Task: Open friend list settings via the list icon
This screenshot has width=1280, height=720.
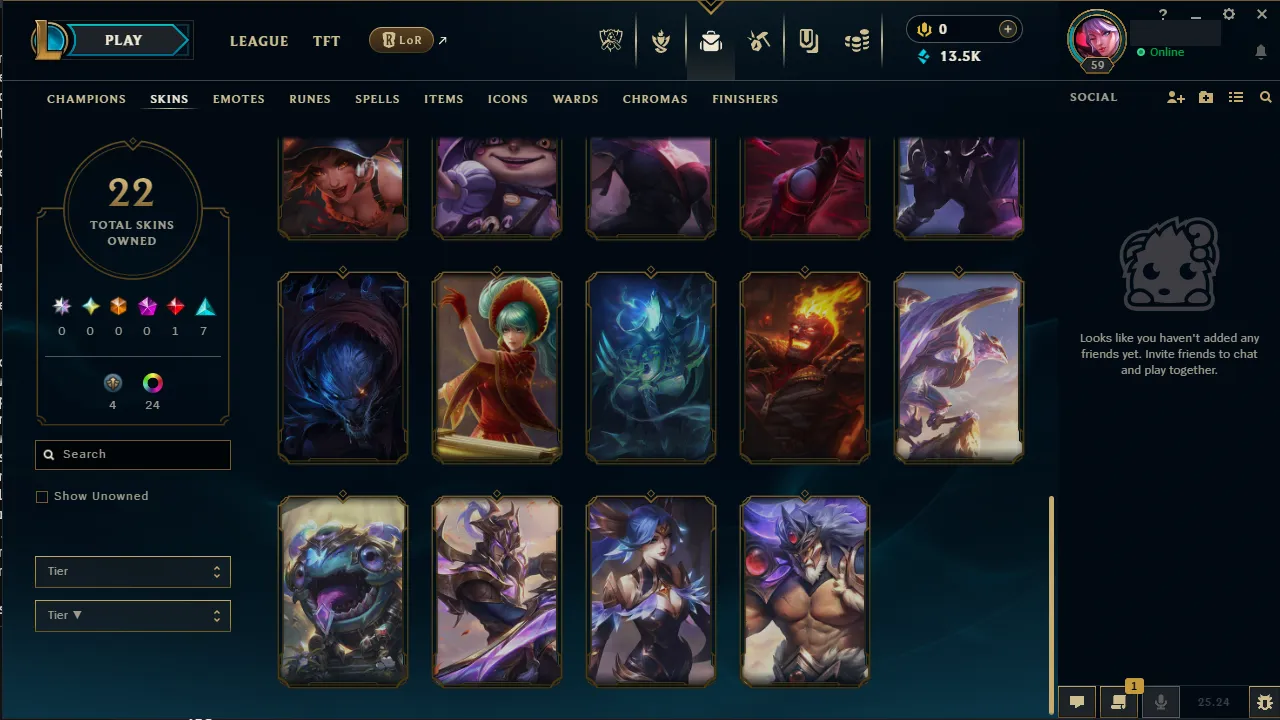Action: click(1236, 97)
